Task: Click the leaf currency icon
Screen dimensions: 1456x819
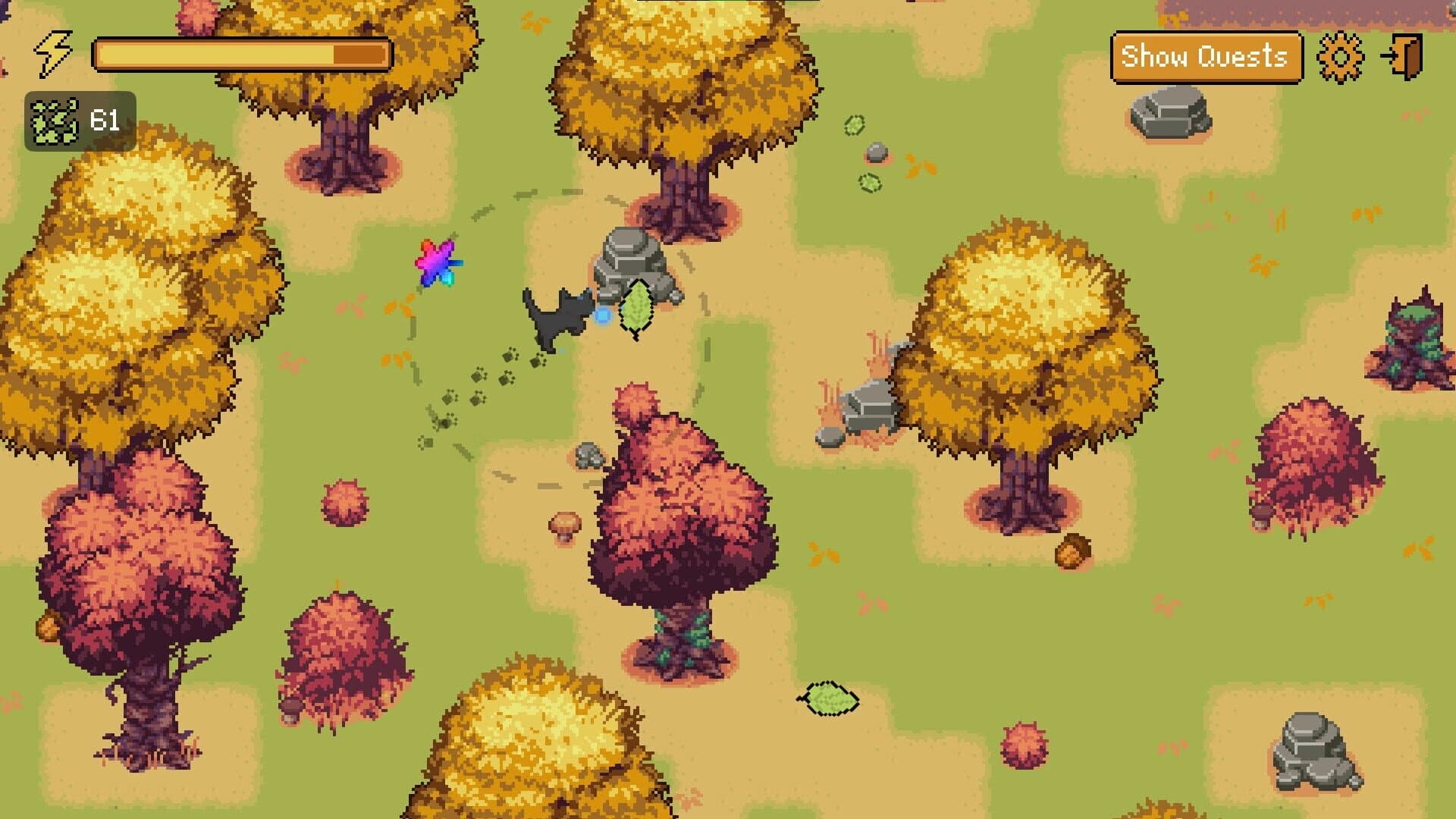Action: (53, 118)
